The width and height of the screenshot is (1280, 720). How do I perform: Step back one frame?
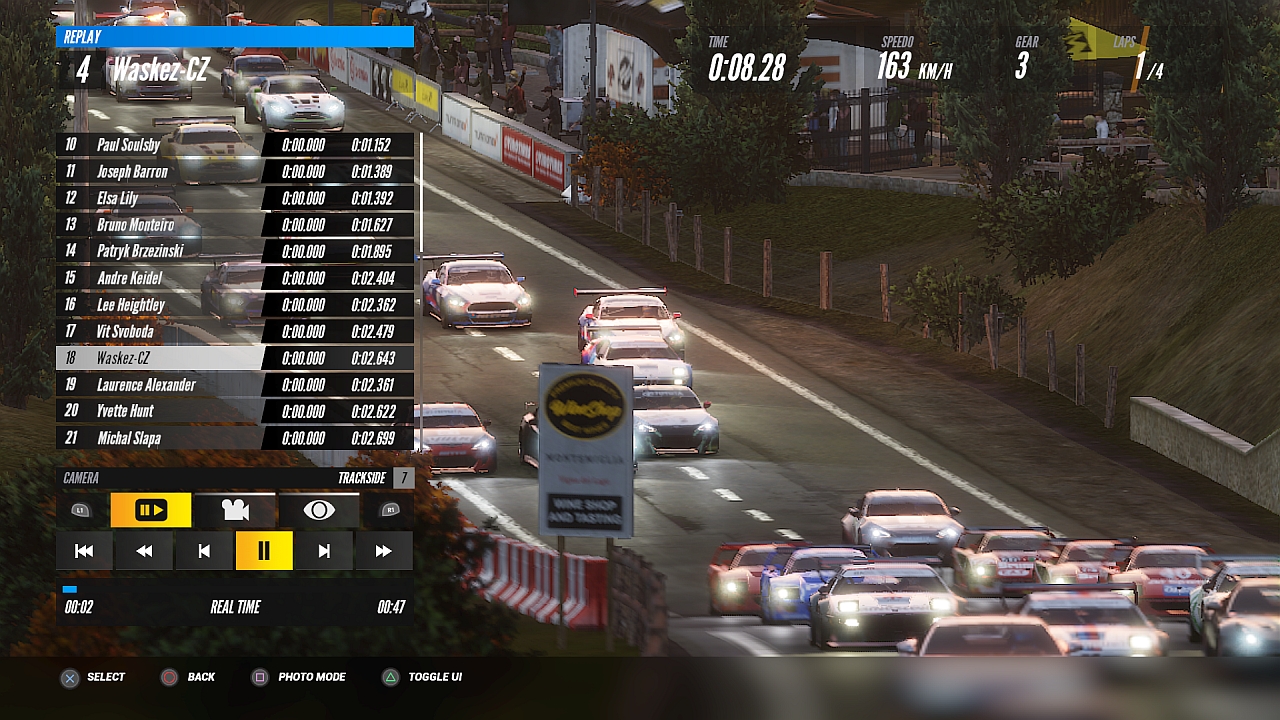click(204, 551)
